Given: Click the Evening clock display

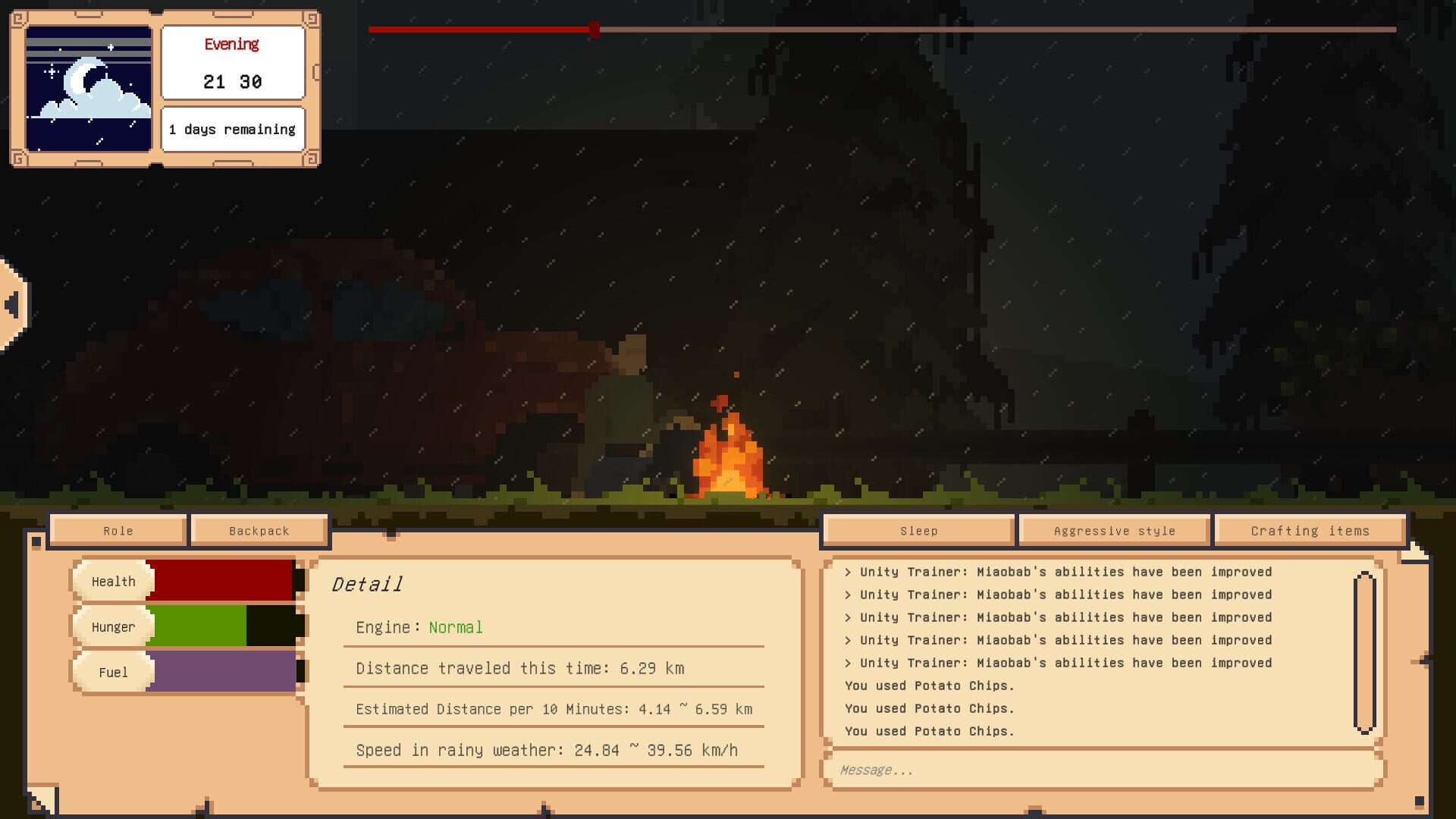Looking at the screenshot, I should click(x=232, y=62).
